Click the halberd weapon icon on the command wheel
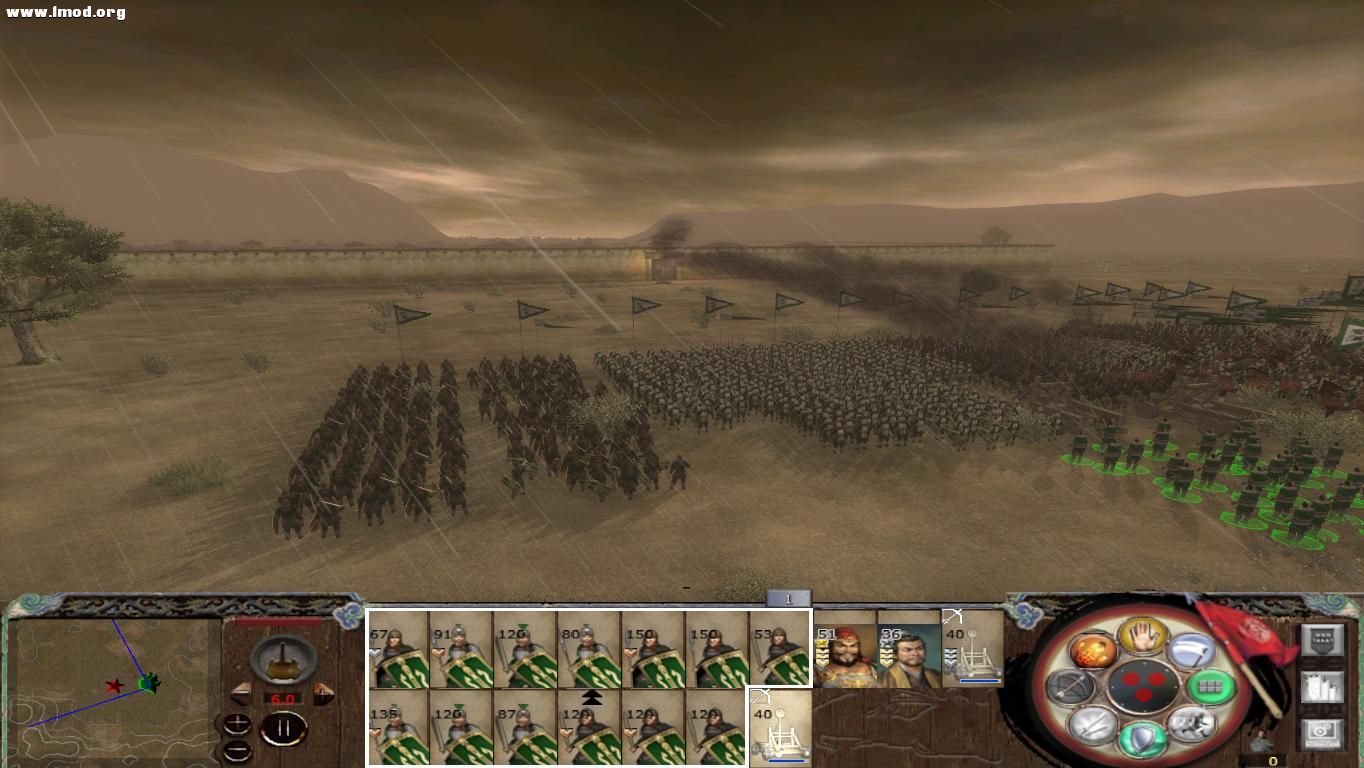This screenshot has width=1364, height=768. pos(1189,651)
